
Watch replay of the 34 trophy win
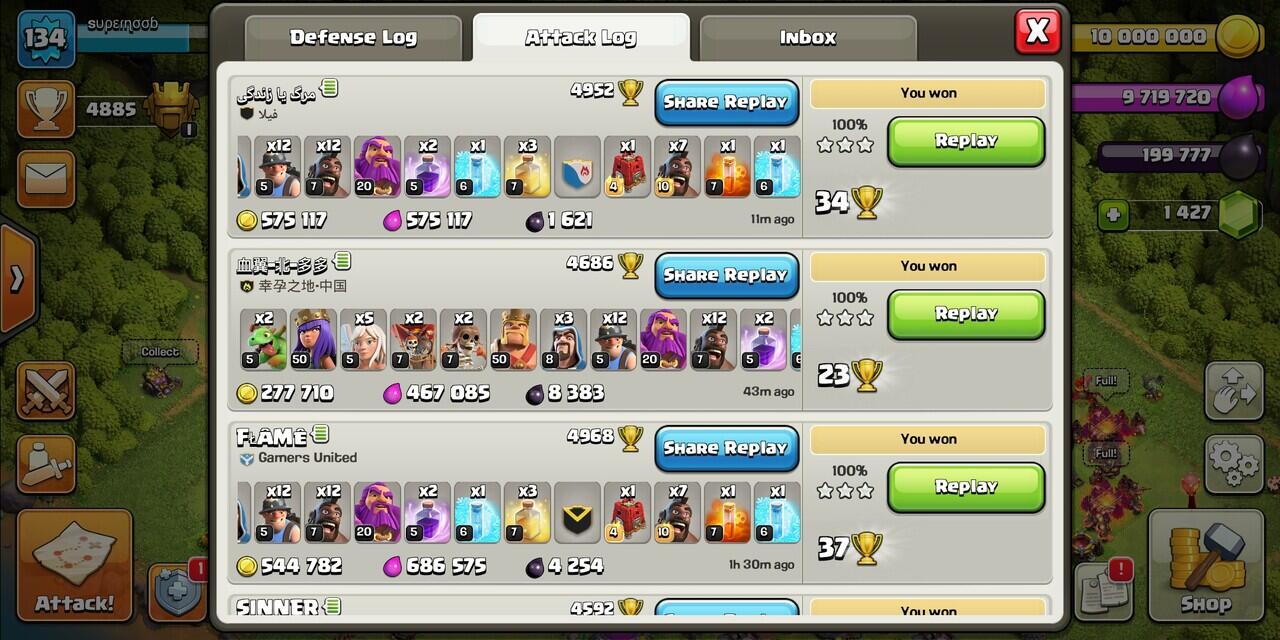click(x=965, y=141)
